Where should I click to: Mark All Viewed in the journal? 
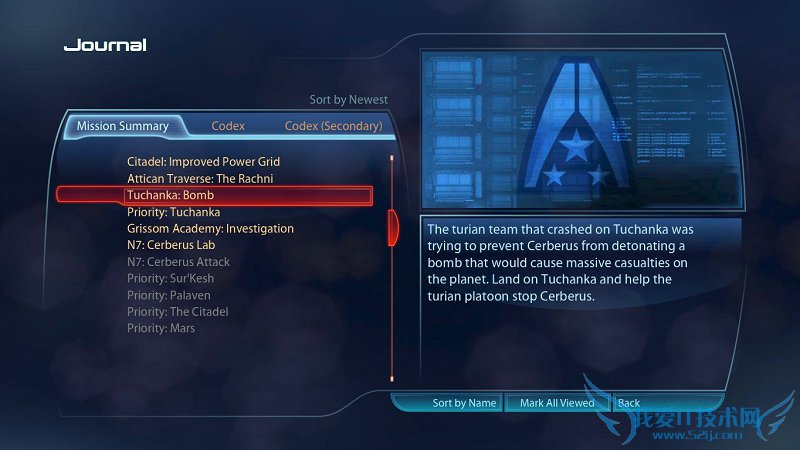pyautogui.click(x=557, y=403)
